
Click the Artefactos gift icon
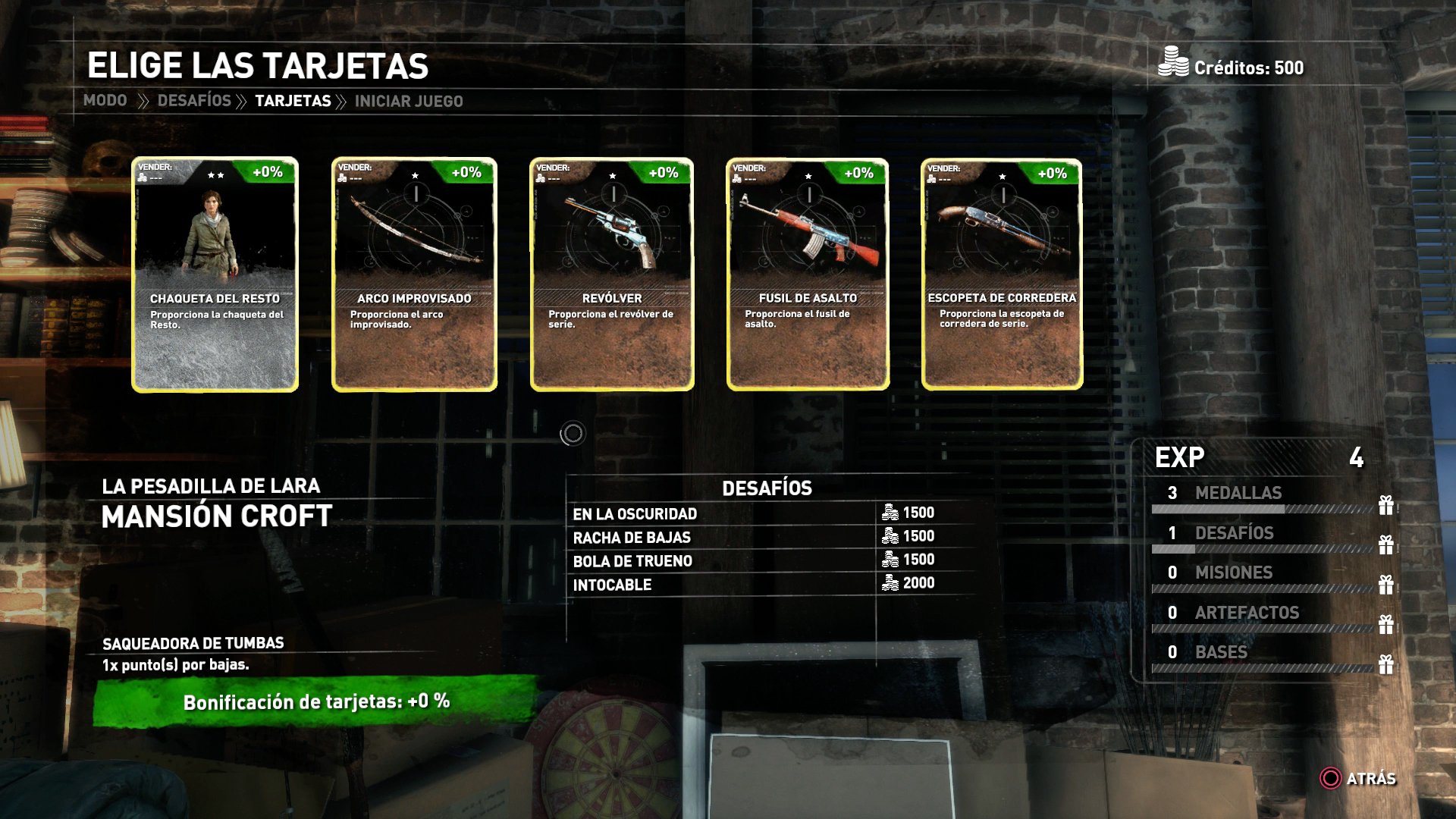tap(1386, 625)
